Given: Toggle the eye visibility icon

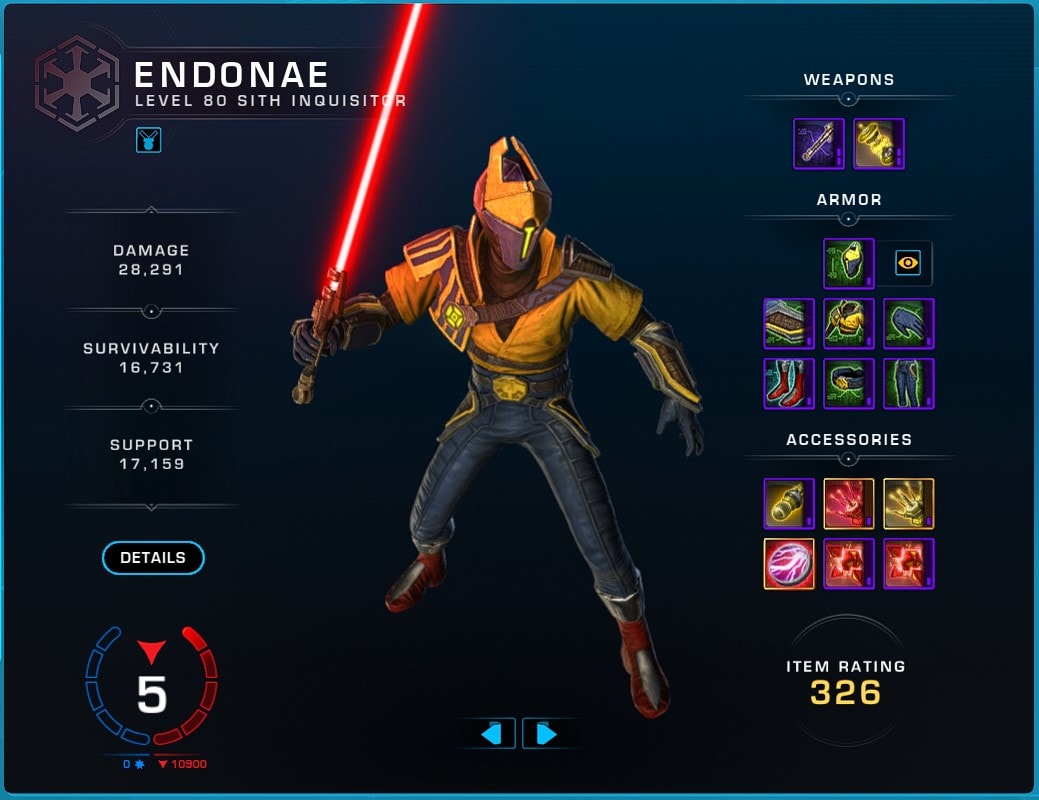Looking at the screenshot, I should click(x=908, y=264).
